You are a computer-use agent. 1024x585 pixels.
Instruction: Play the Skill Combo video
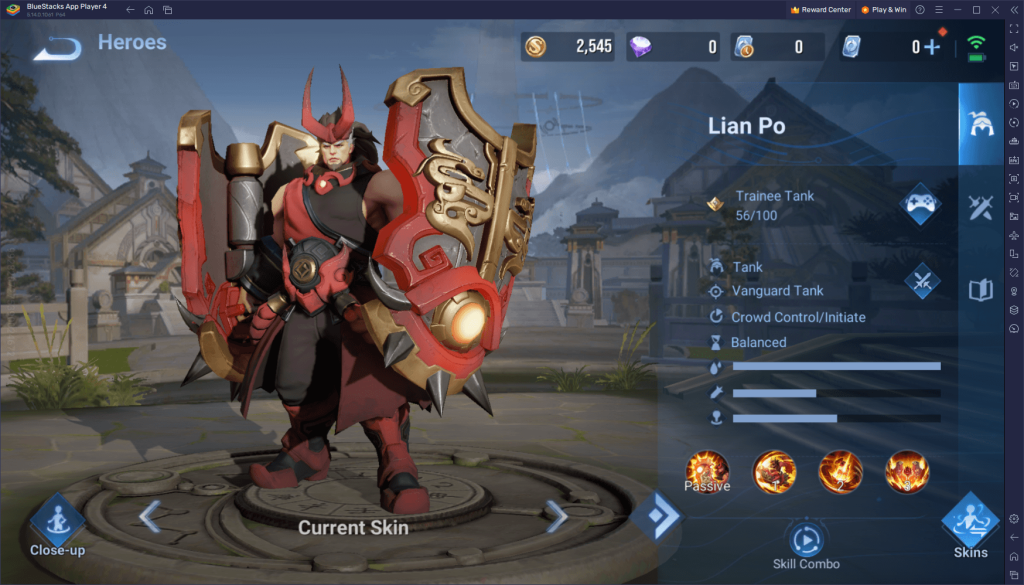pos(805,540)
